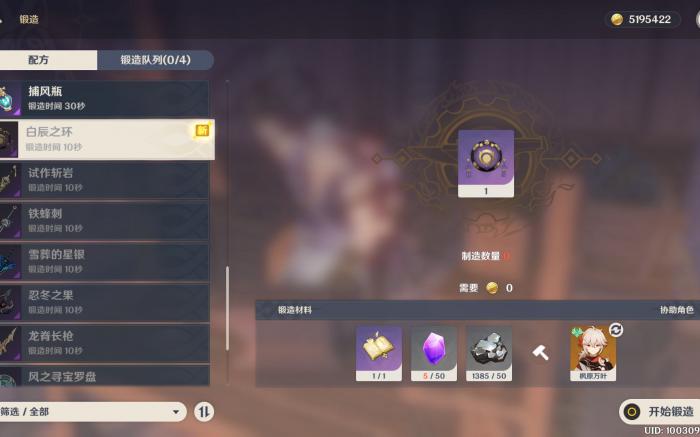Viewport: 700px width, 437px height.
Task: Select the 白辰之环 recipe
Action: tap(105, 139)
